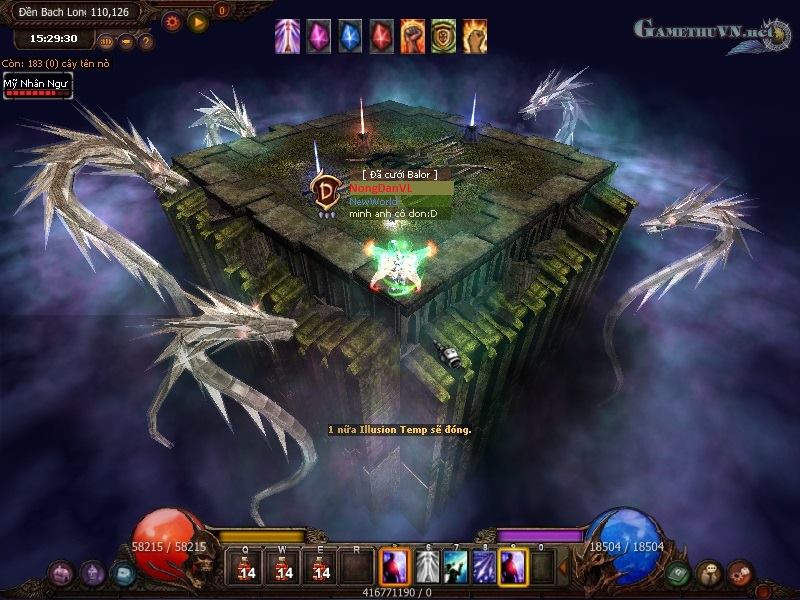Click the red crystal buff icon
This screenshot has width=800, height=600.
point(381,36)
